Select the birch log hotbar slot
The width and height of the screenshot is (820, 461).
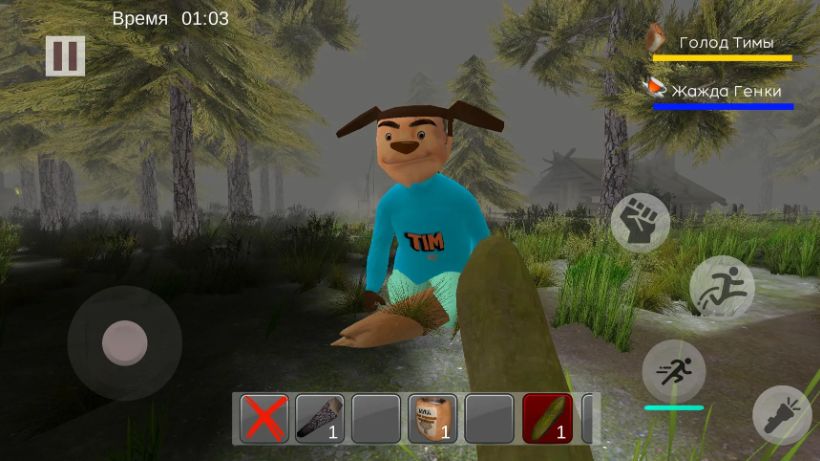coord(320,418)
